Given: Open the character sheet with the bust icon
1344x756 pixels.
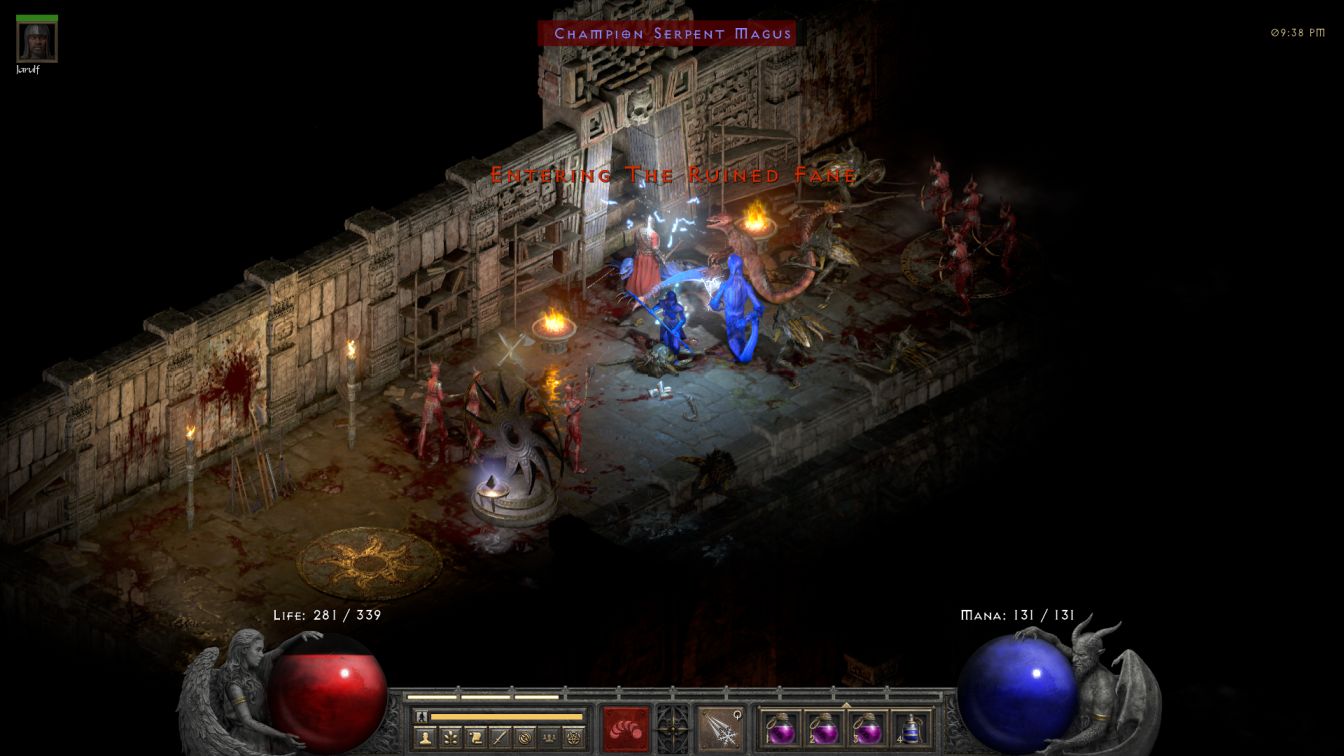Looking at the screenshot, I should coord(425,738).
